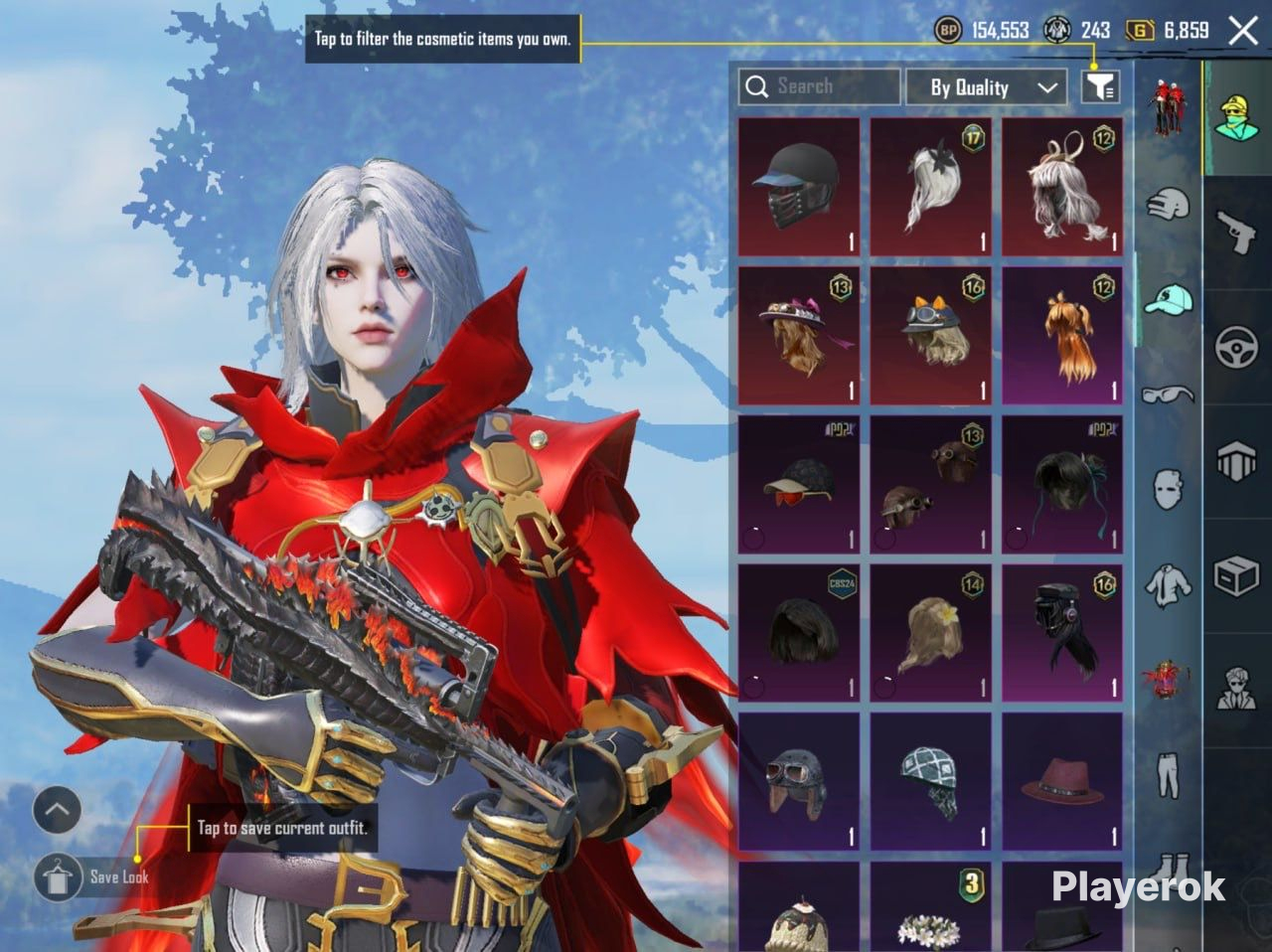Click the Search field
This screenshot has width=1272, height=952.
(x=819, y=87)
